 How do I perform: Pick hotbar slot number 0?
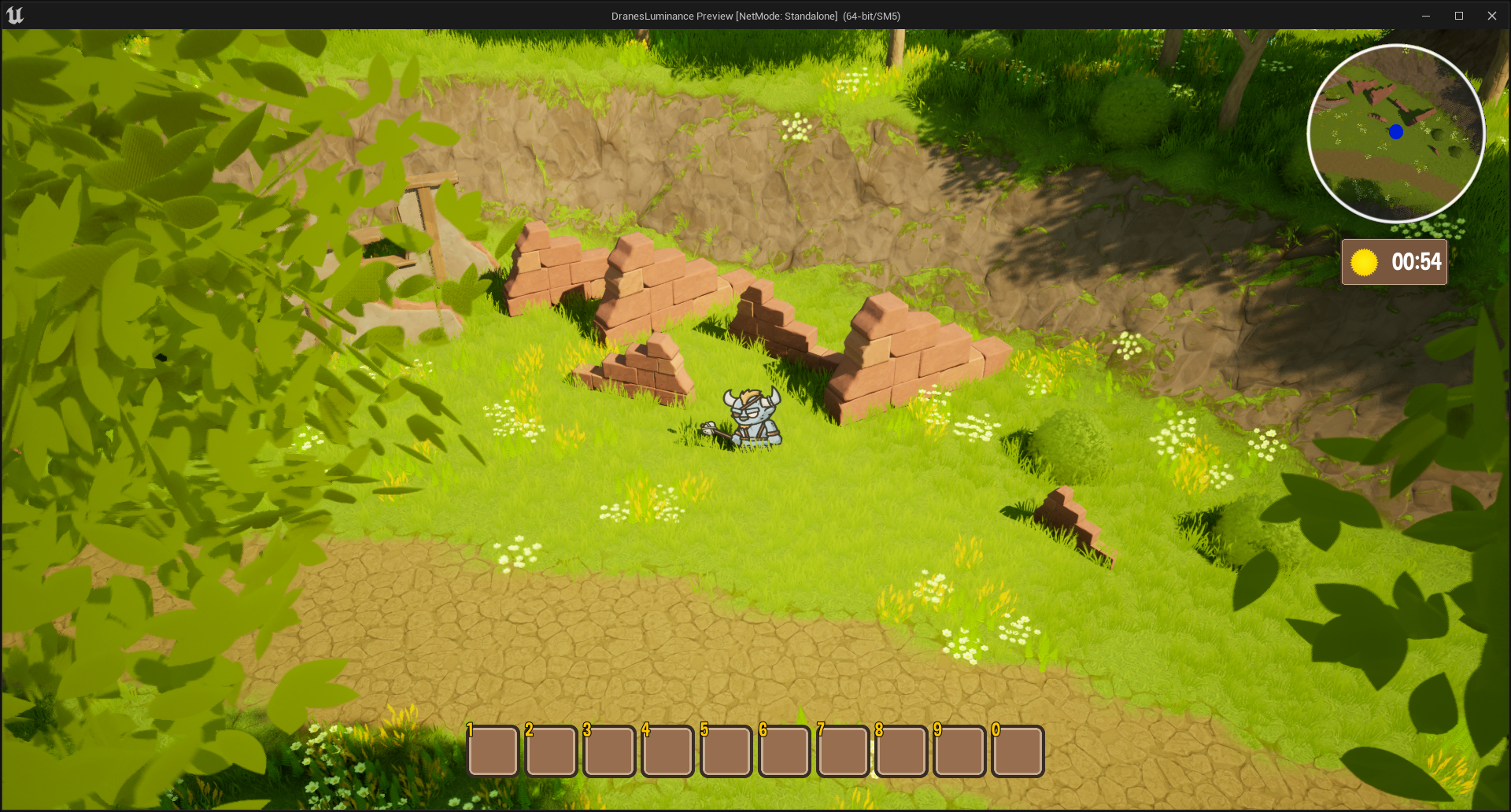(x=1018, y=751)
